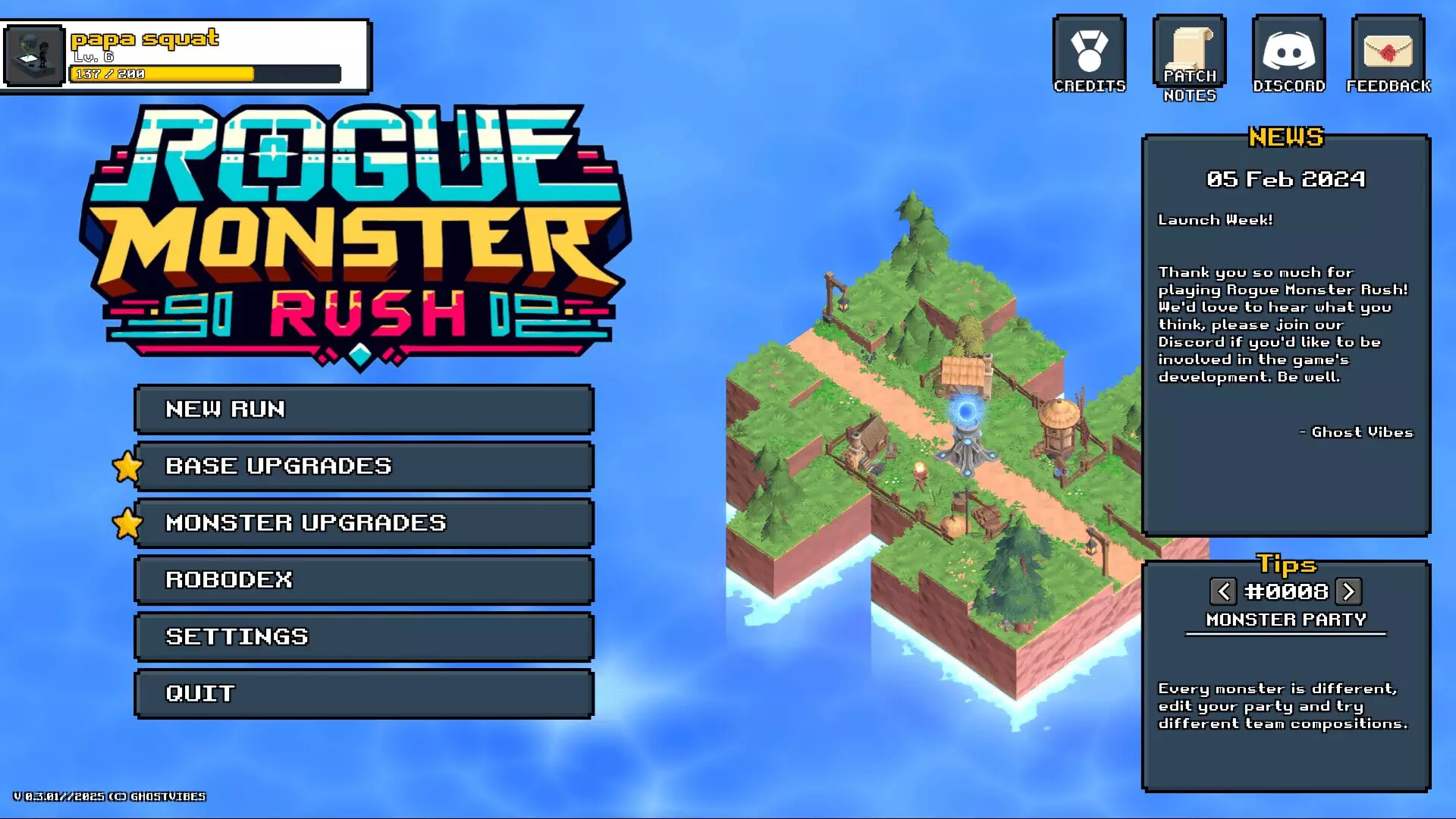
Task: Start a New Run
Action: pyautogui.click(x=363, y=409)
